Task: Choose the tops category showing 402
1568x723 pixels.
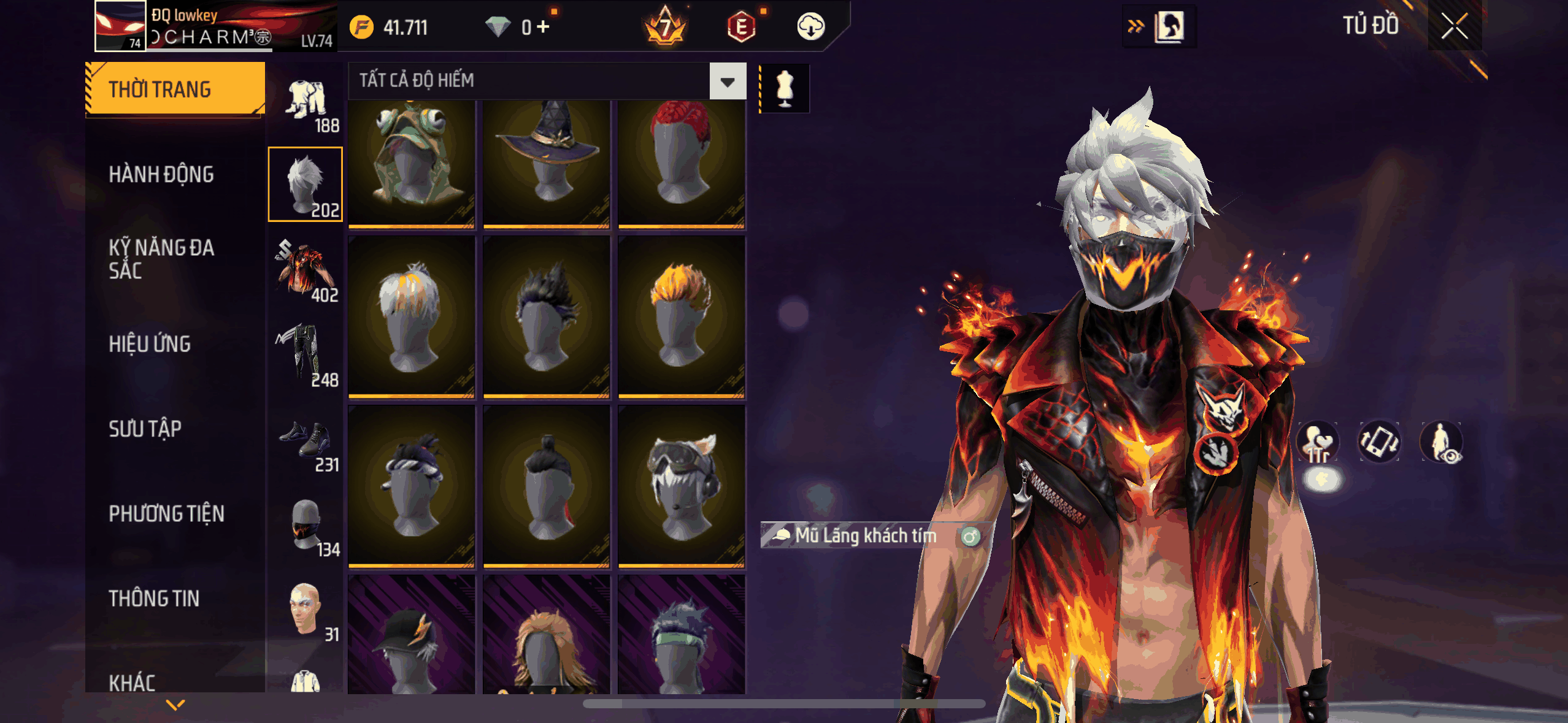Action: point(306,273)
